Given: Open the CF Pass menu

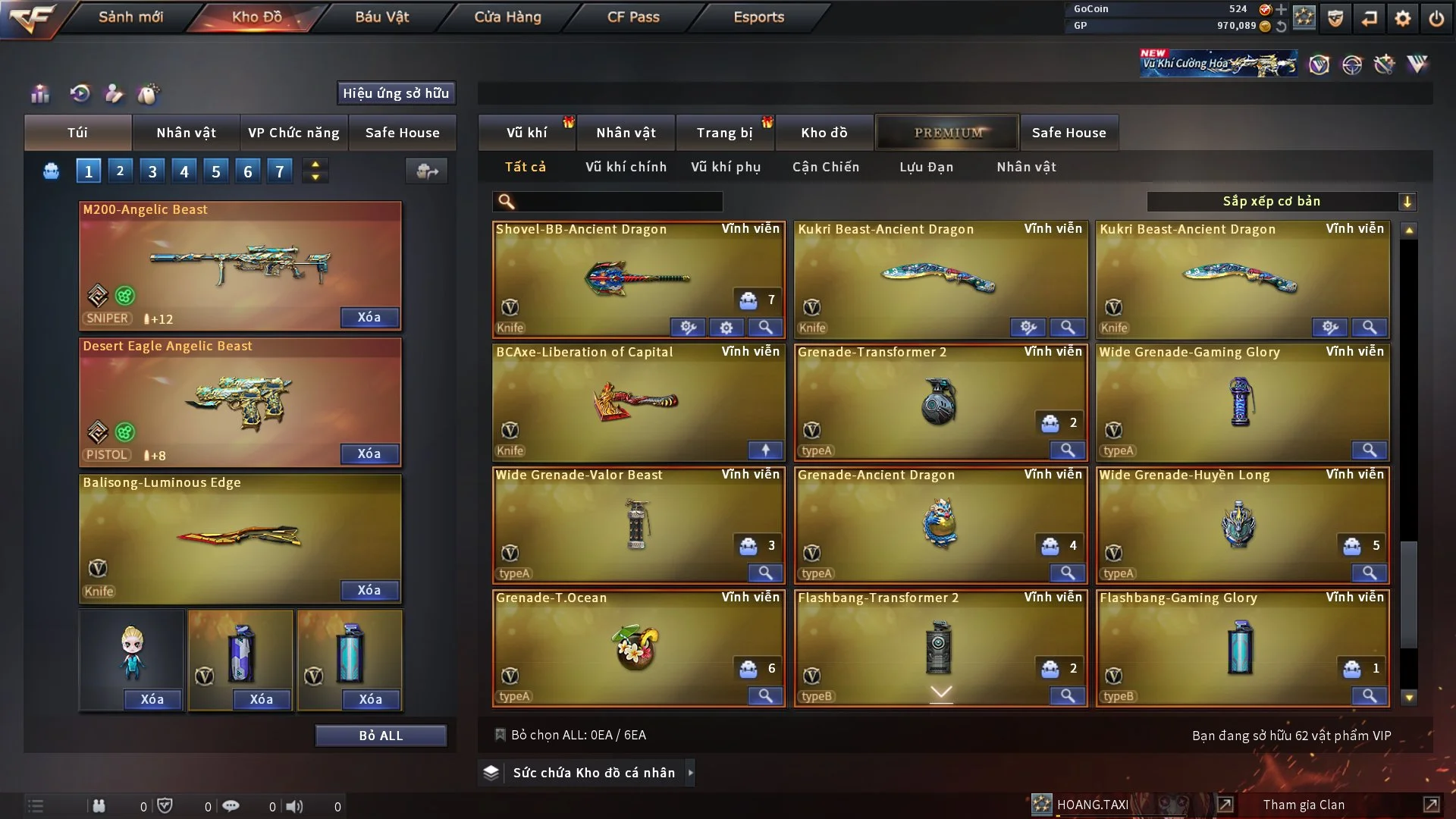Looking at the screenshot, I should coord(633,17).
